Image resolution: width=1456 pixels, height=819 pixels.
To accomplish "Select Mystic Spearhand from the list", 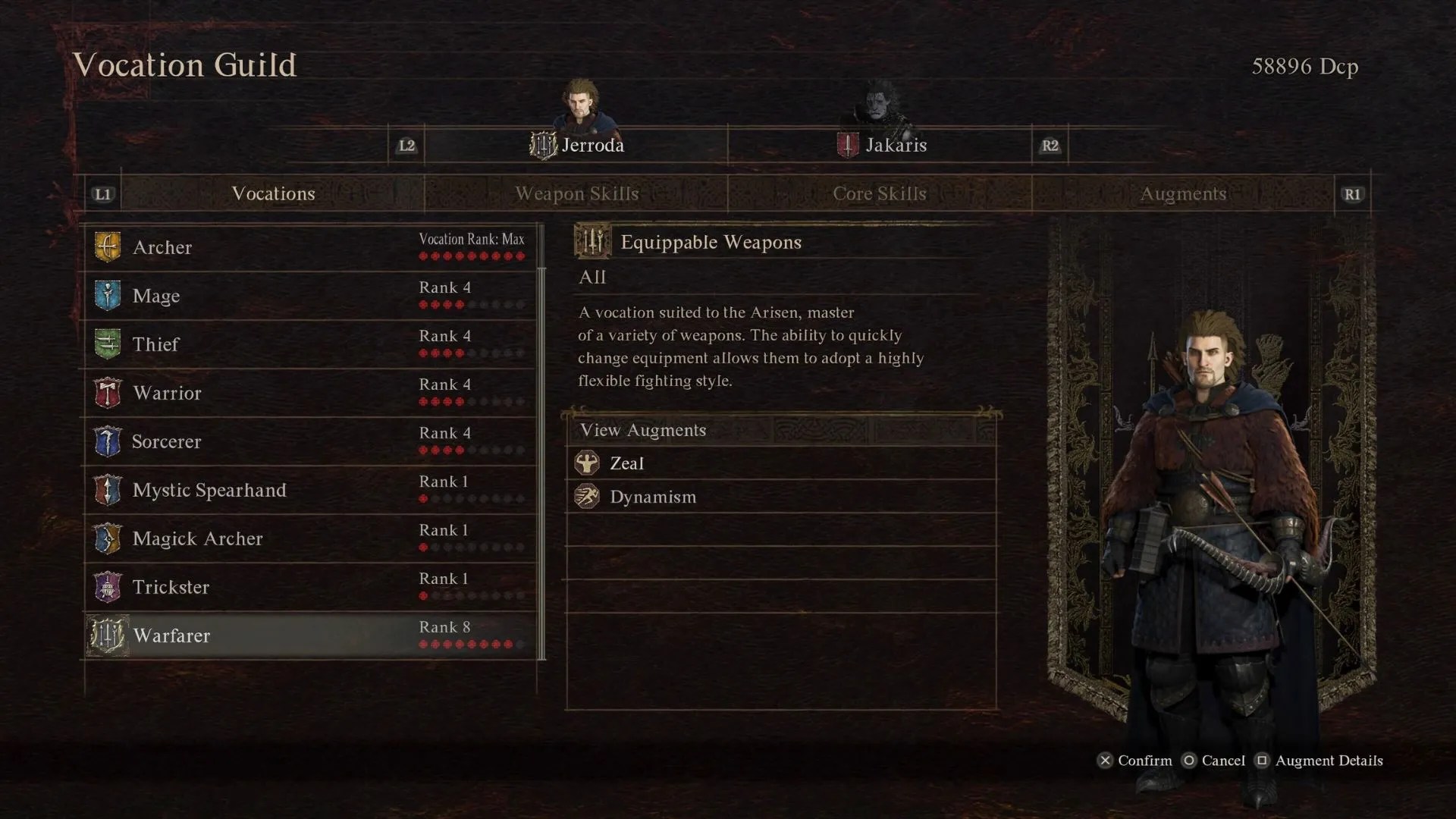I will click(310, 490).
